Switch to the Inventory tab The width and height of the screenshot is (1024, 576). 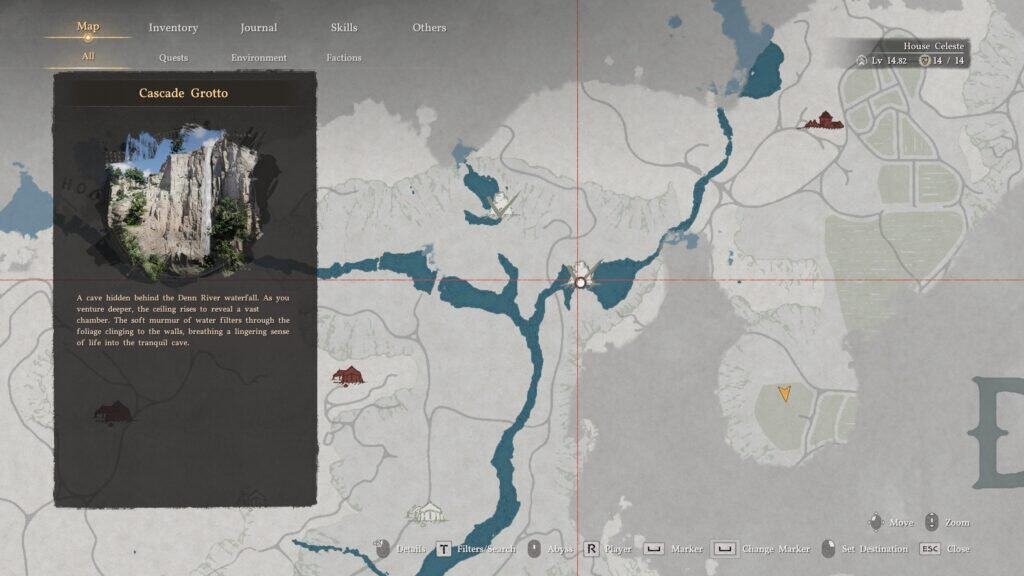click(173, 28)
